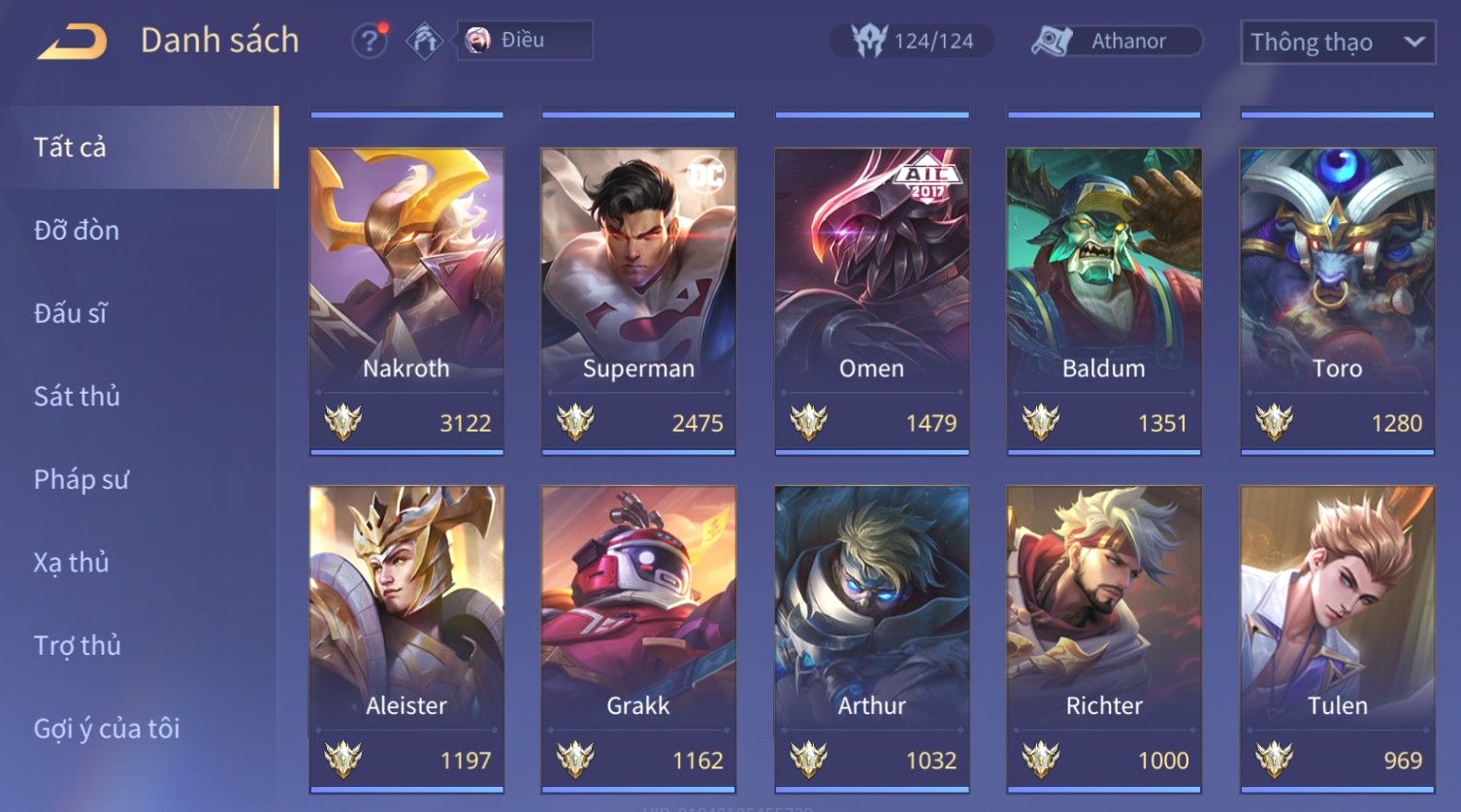Screen dimensions: 1461x812
Task: Expand the Thông thạo sorting dropdown
Action: [x=1337, y=43]
